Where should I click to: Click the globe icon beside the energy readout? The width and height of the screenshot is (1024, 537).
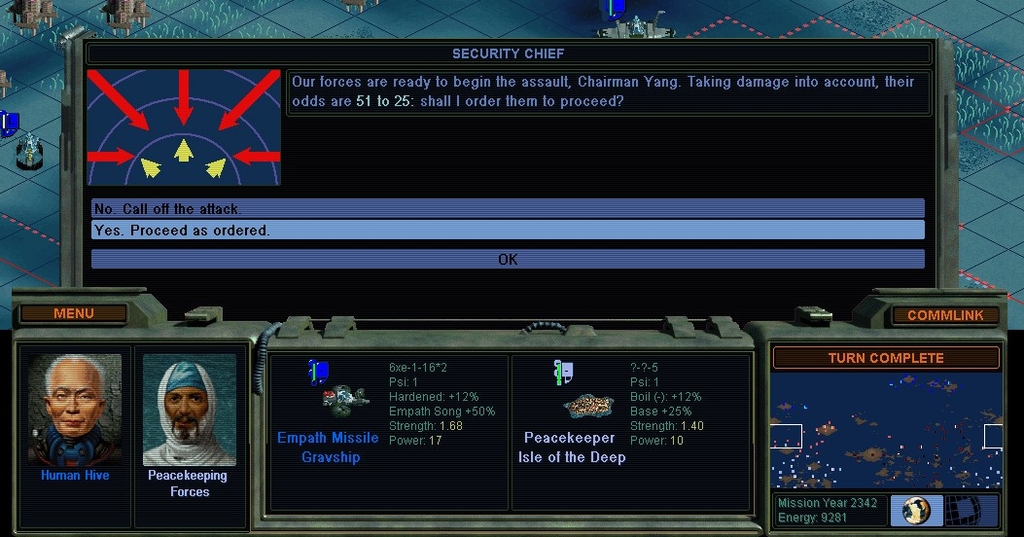[x=916, y=510]
